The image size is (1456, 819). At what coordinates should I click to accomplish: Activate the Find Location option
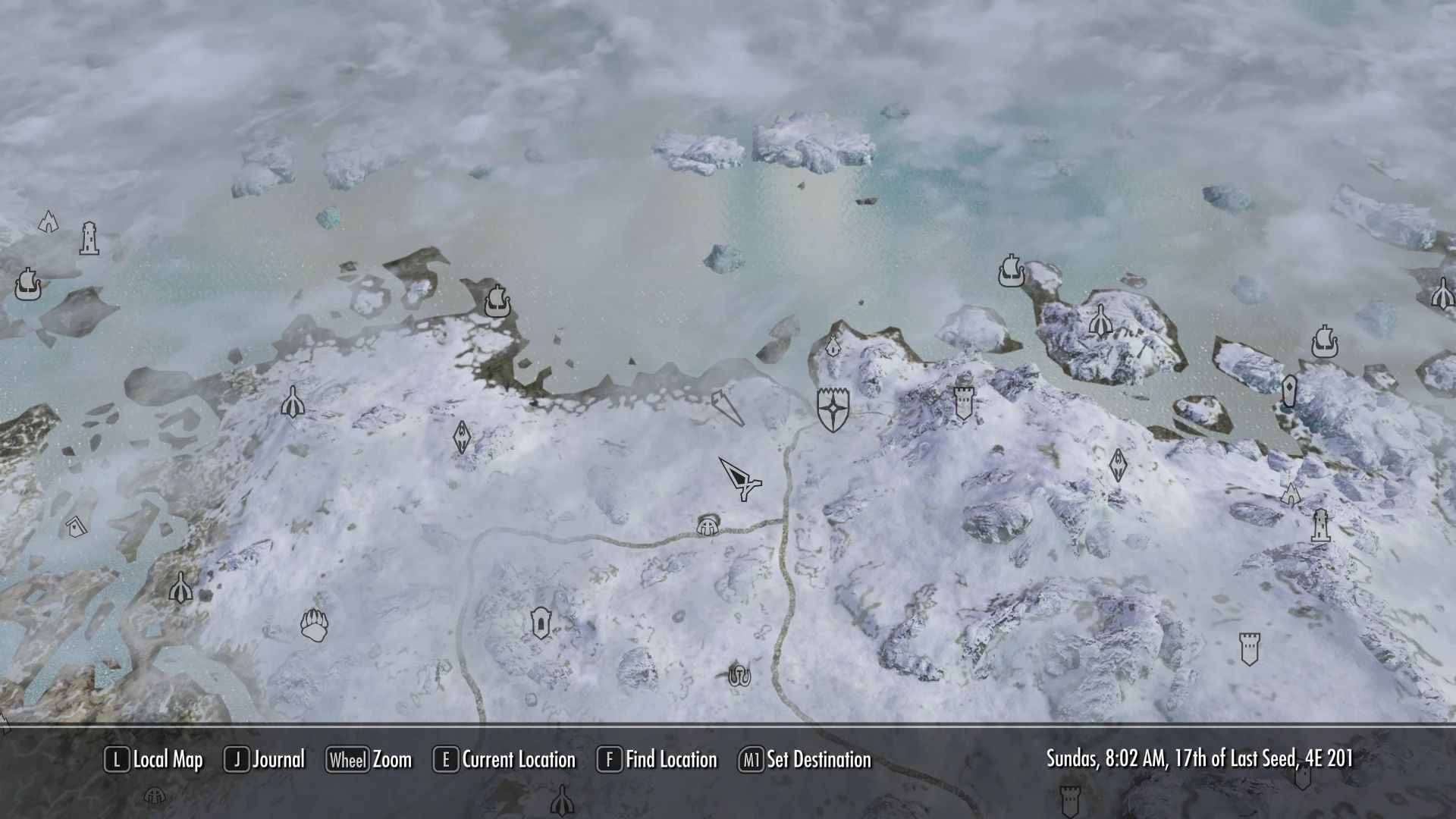[657, 760]
